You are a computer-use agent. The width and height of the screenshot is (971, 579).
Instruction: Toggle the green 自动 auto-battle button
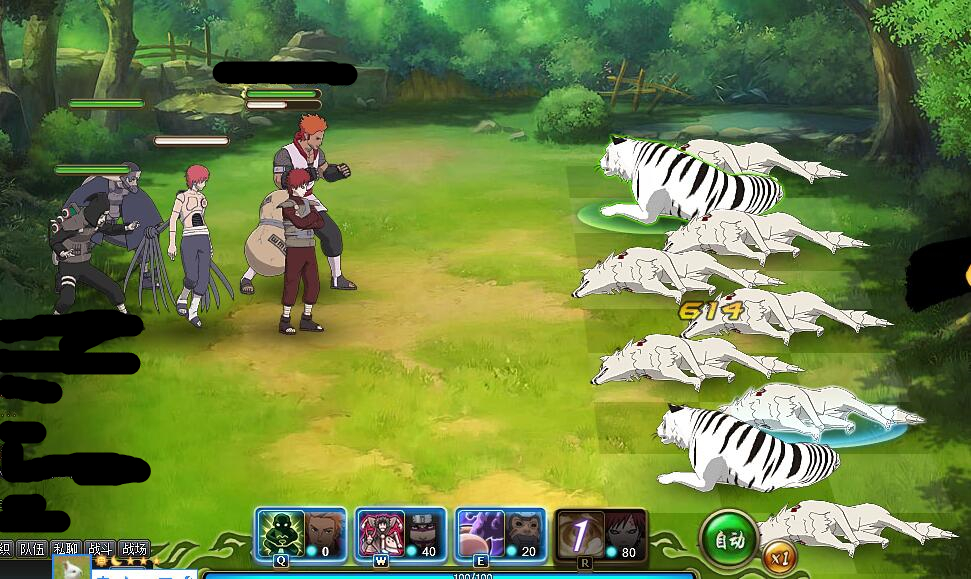(727, 541)
